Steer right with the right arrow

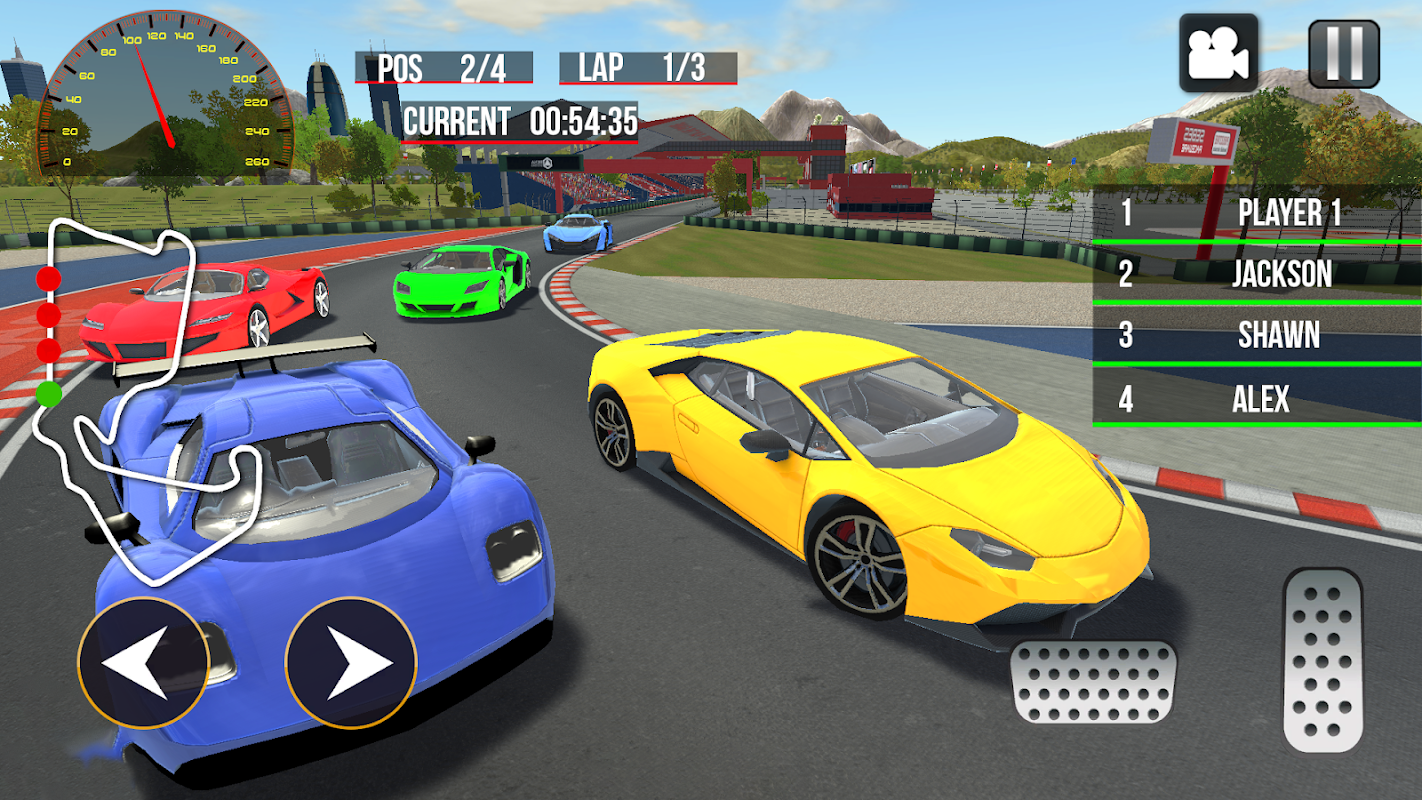point(351,661)
